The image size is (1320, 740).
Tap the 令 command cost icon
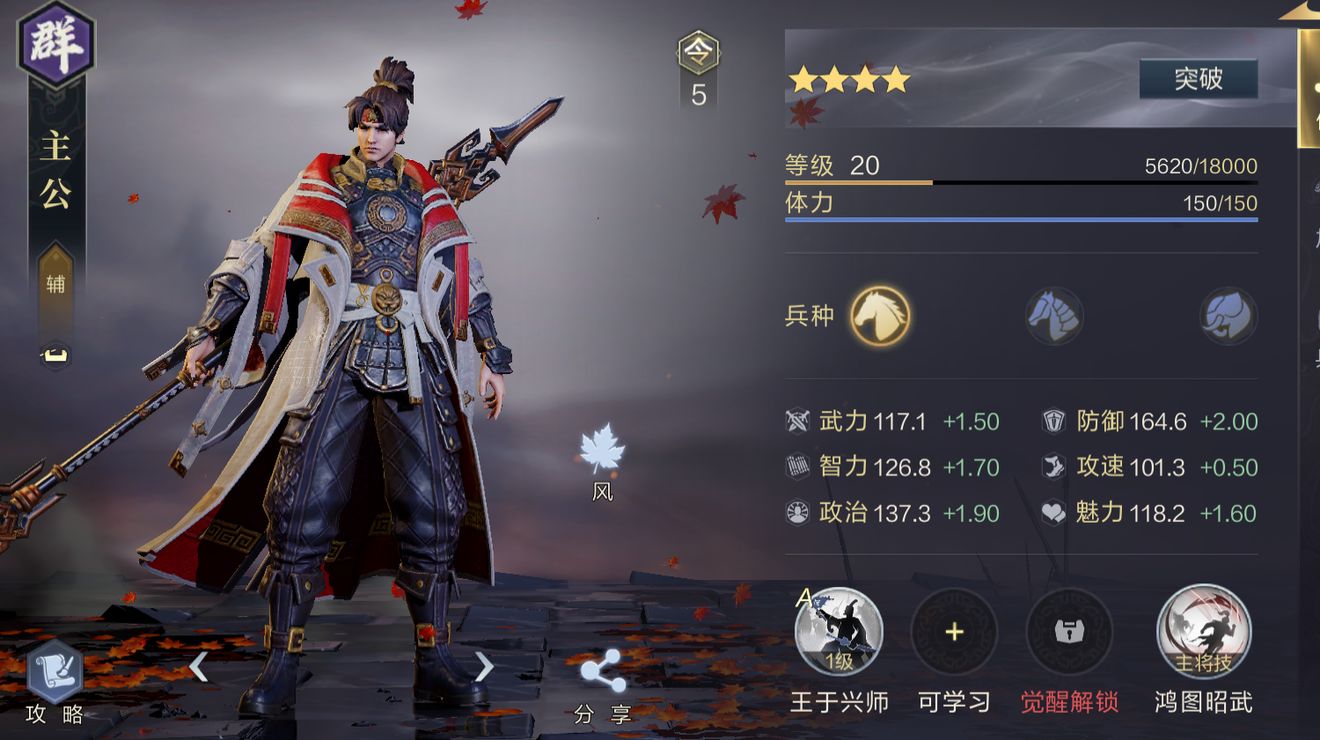point(698,54)
